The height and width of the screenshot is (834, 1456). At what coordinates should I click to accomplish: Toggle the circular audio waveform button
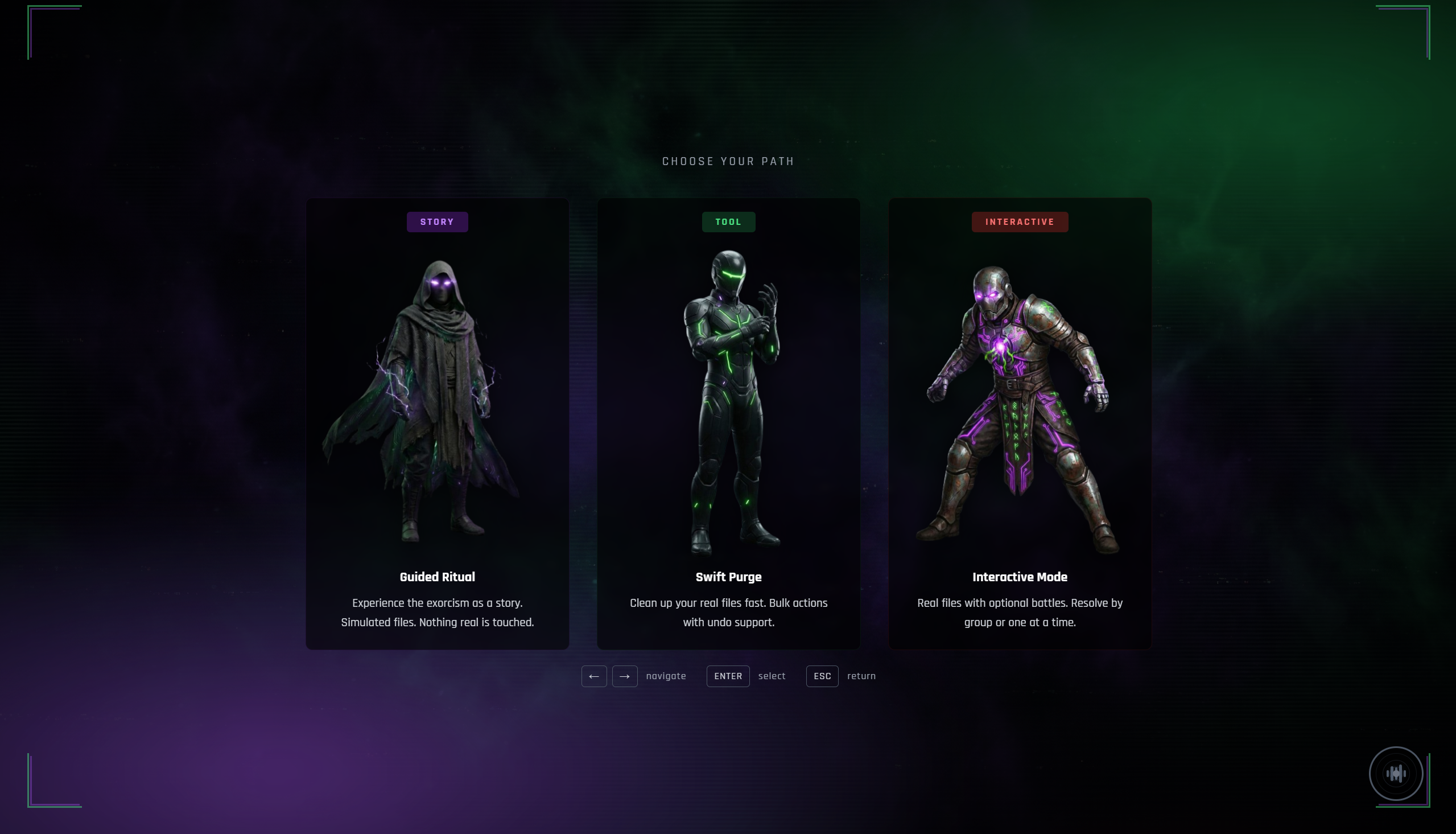(x=1395, y=773)
